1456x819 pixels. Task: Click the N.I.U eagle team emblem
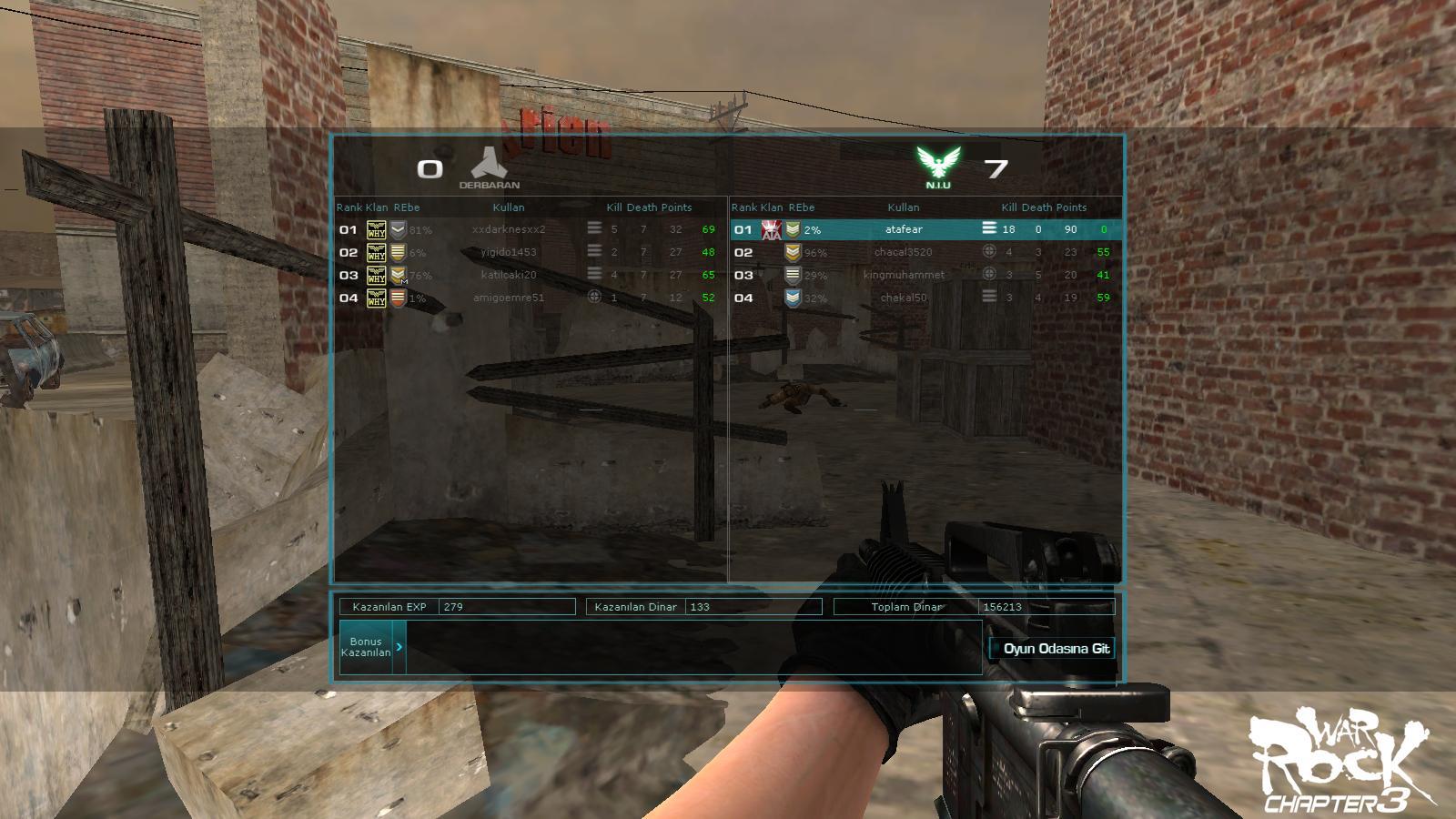click(938, 165)
